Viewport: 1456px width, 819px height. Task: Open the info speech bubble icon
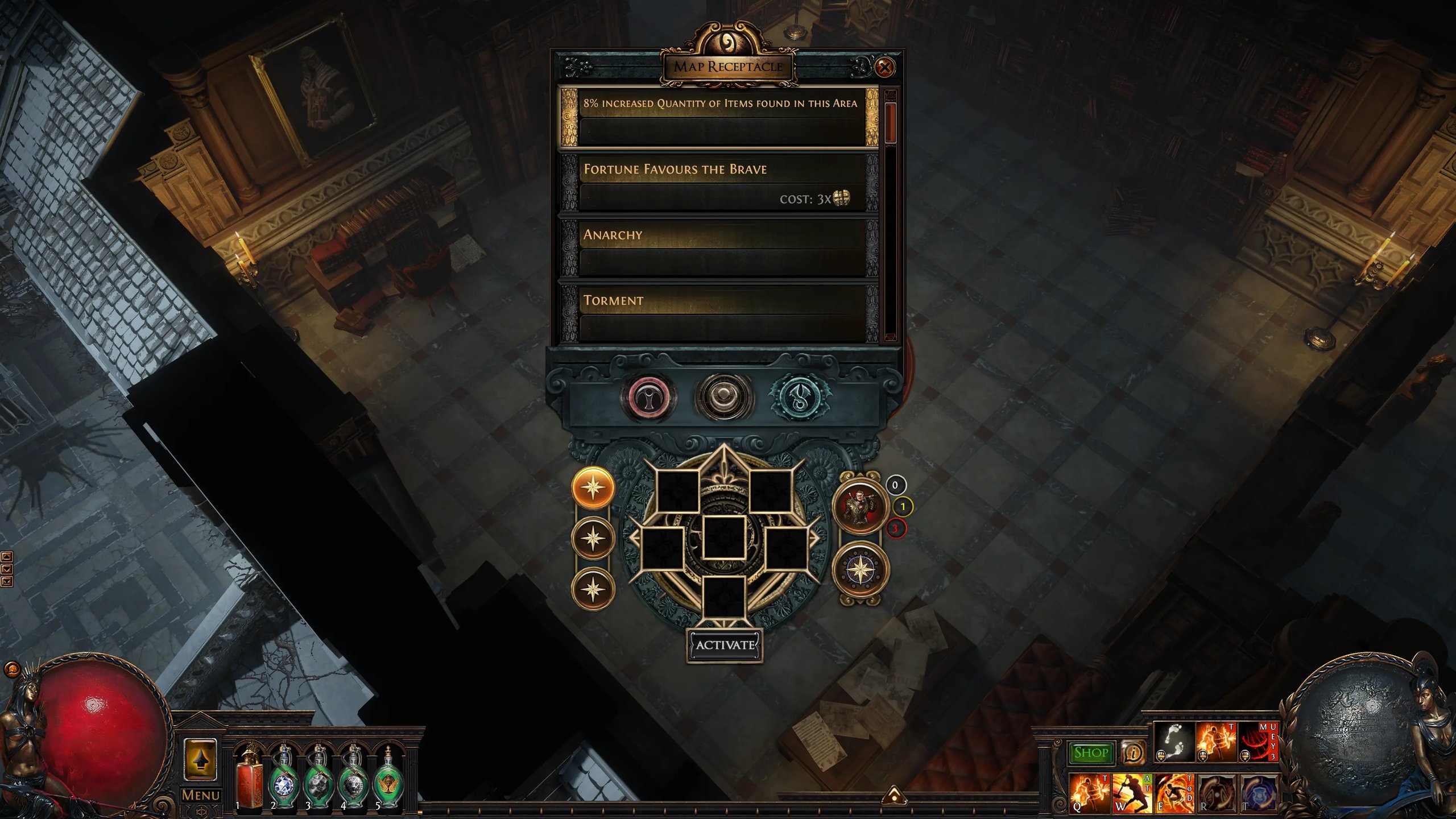1132,752
